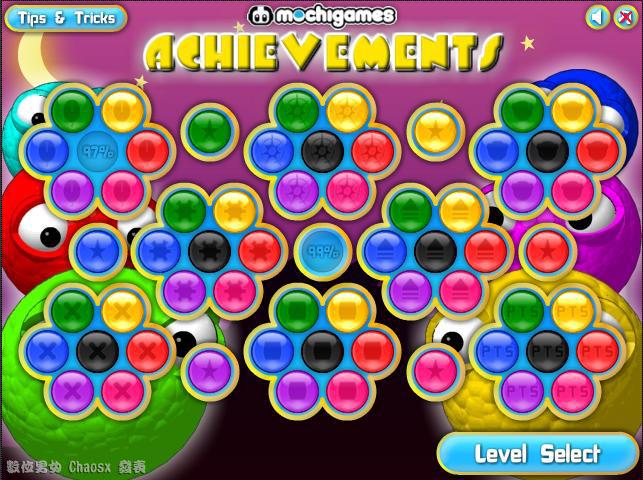
Task: Select the black X-symbol medal
Action: click(95, 349)
